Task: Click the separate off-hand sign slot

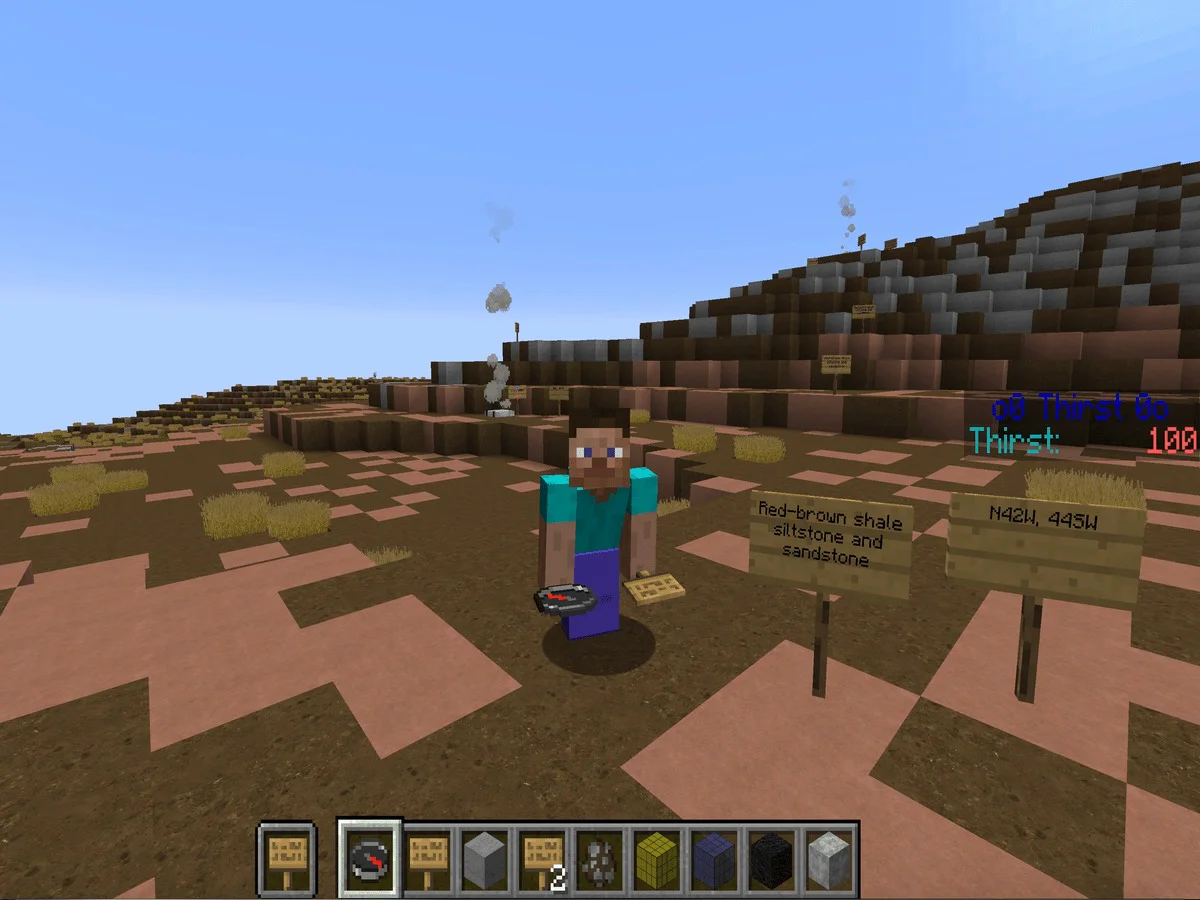Action: coord(287,859)
